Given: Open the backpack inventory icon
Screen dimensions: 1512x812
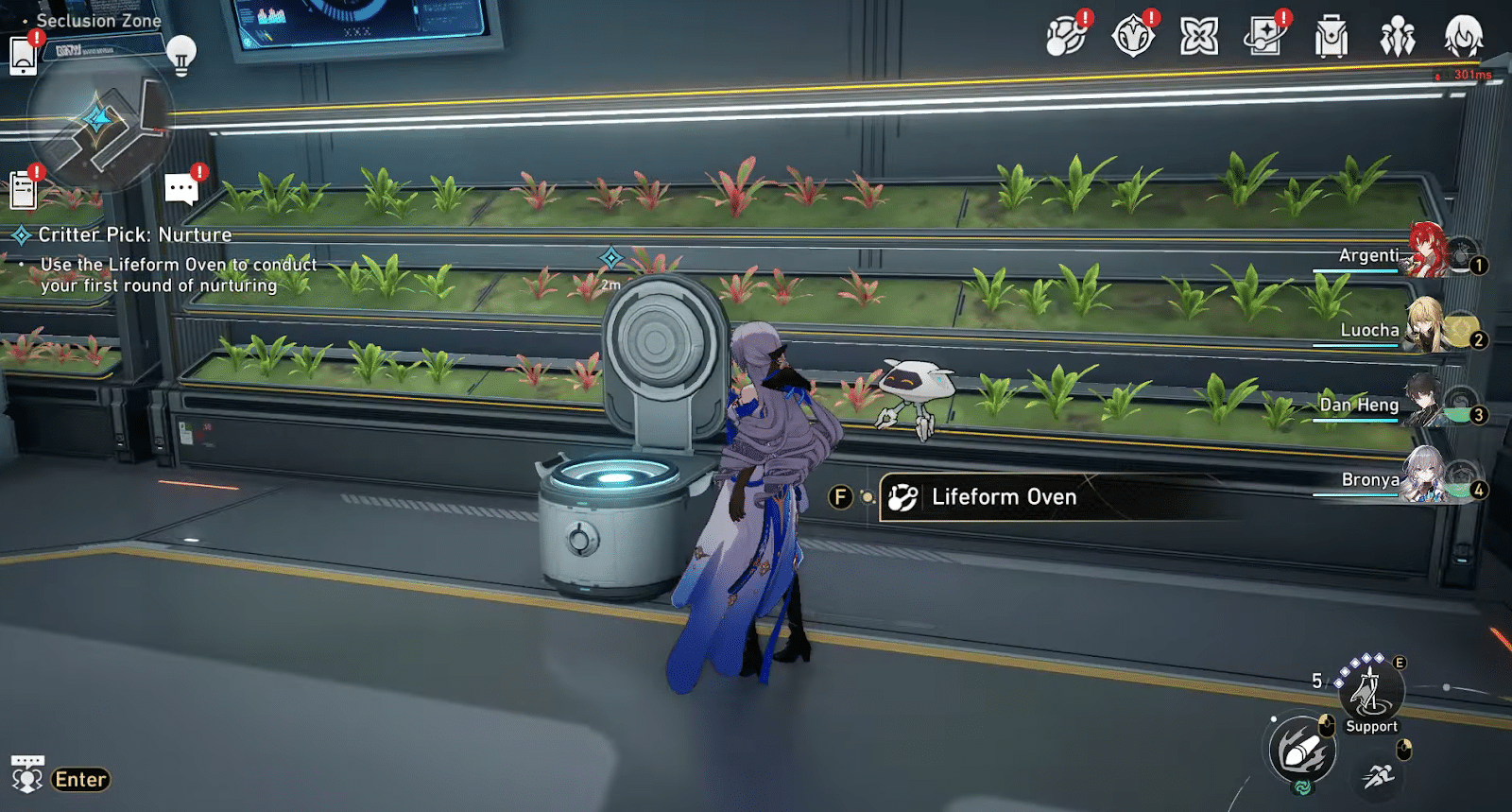Looking at the screenshot, I should point(1331,38).
